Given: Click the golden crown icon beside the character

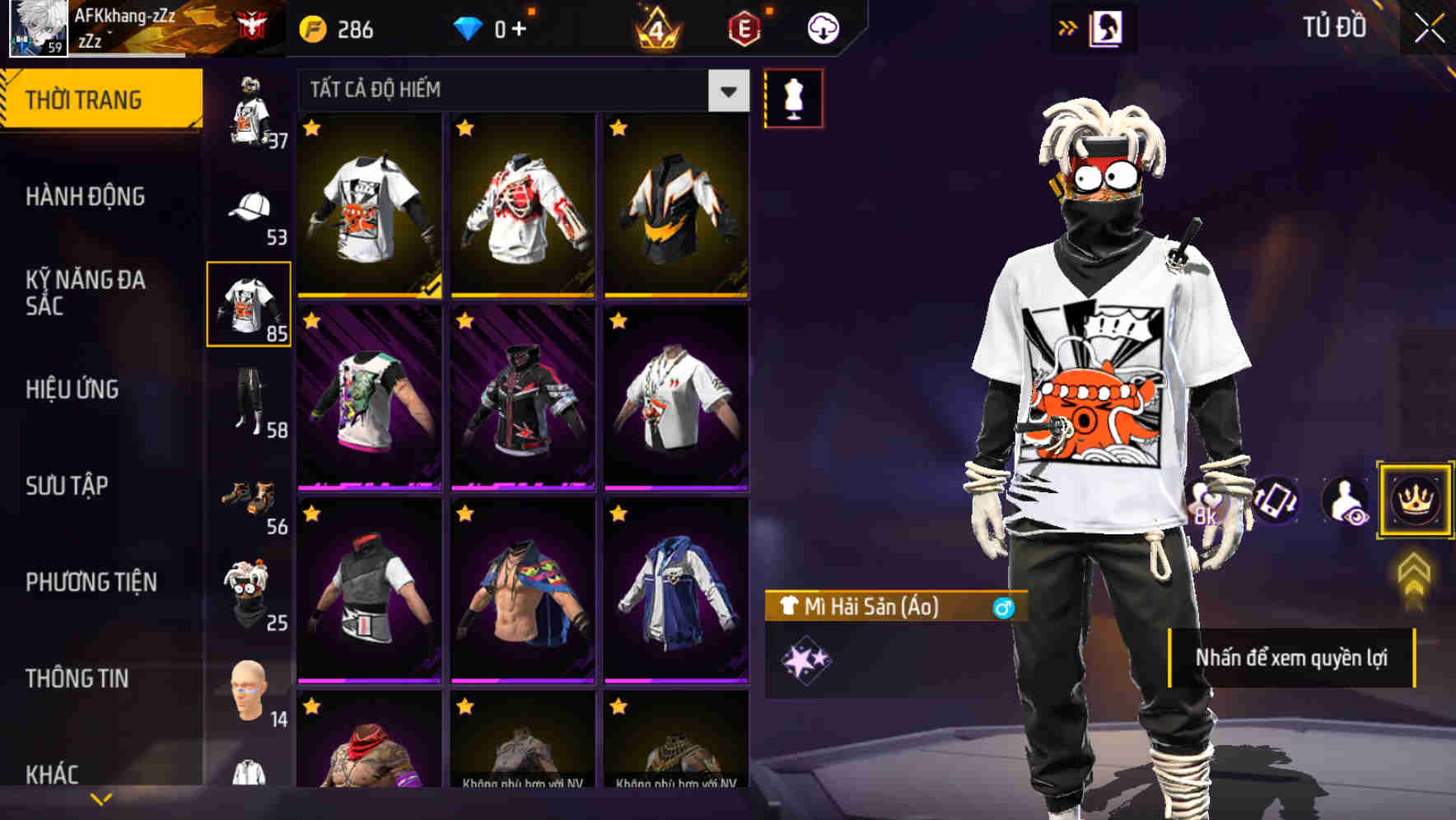Looking at the screenshot, I should 1414,501.
